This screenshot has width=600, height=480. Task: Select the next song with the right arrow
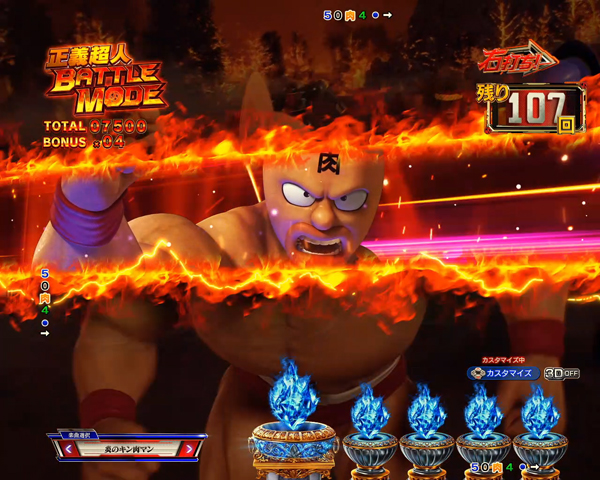[189, 449]
